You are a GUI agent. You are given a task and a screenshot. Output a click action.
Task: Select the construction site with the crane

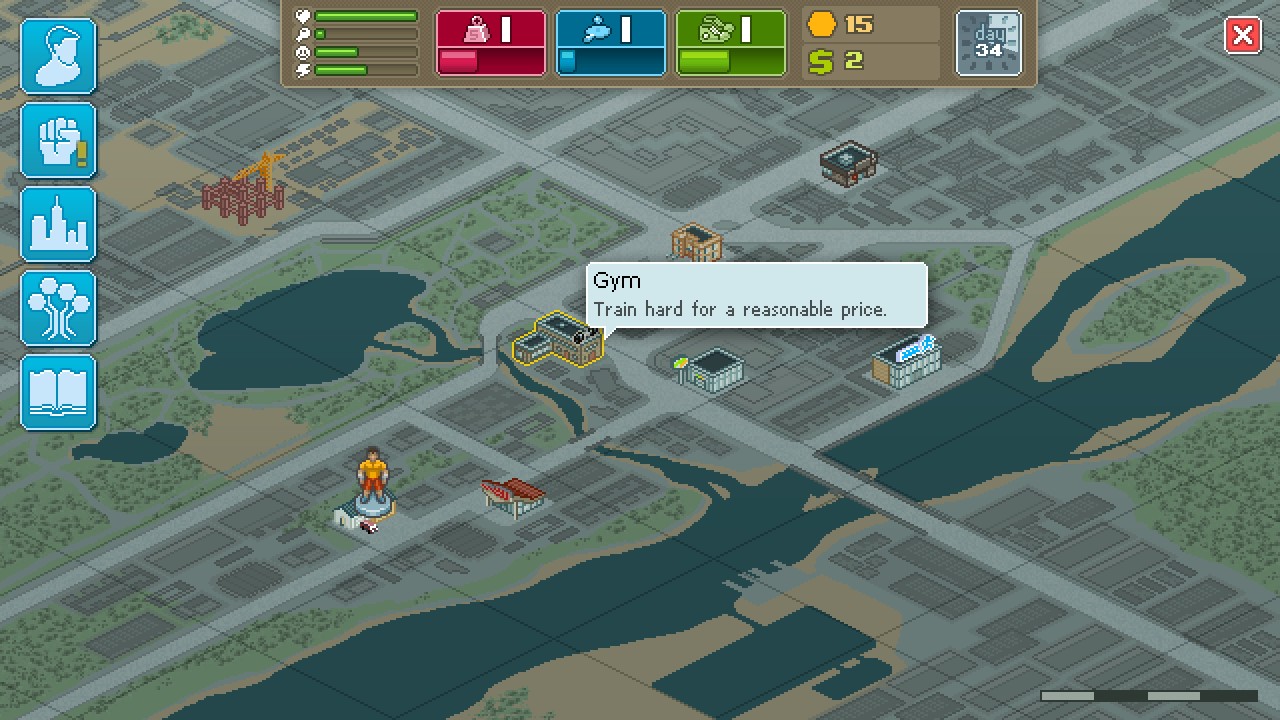[x=244, y=186]
